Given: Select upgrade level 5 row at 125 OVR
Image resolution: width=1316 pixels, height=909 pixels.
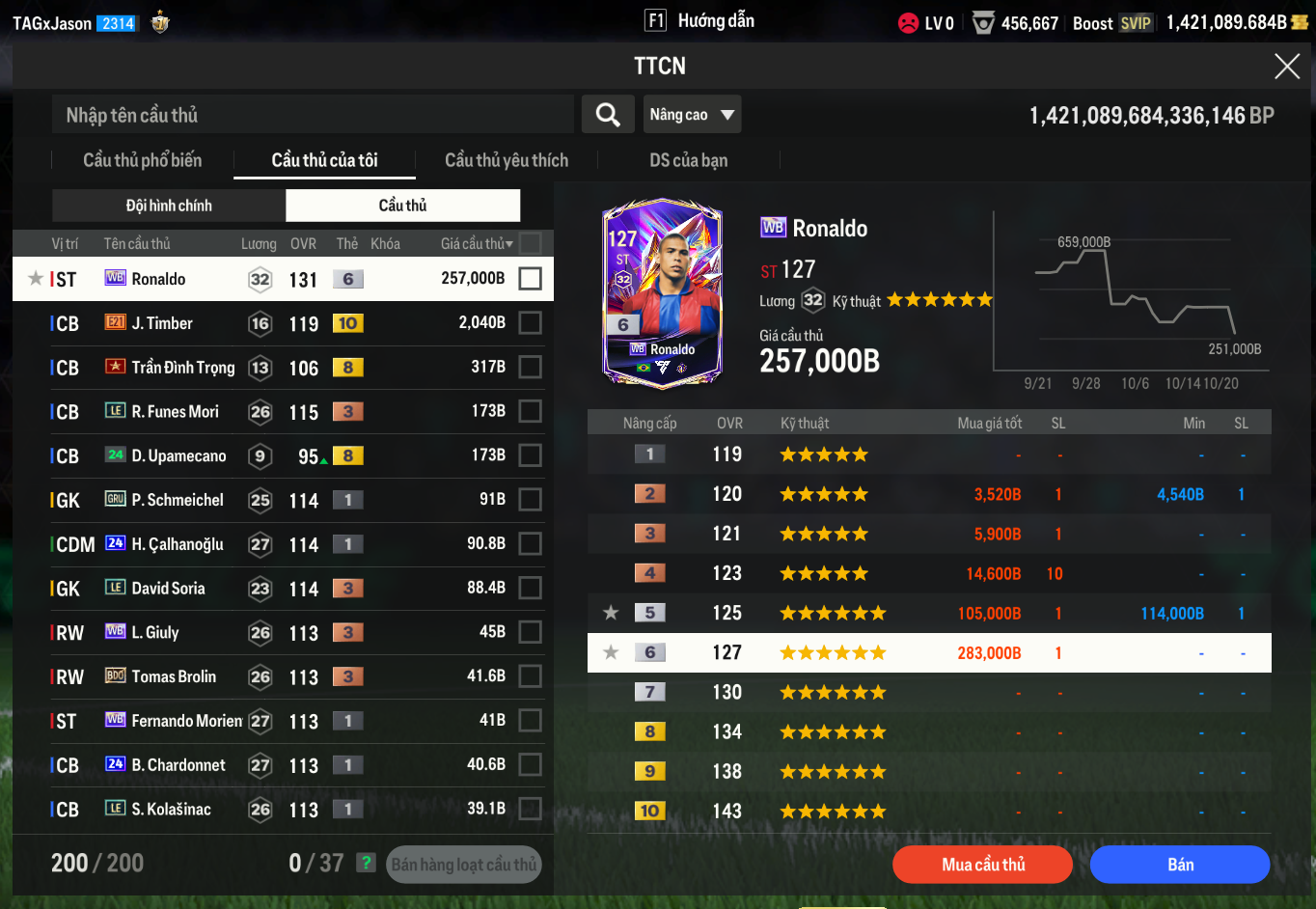Looking at the screenshot, I should tap(928, 613).
